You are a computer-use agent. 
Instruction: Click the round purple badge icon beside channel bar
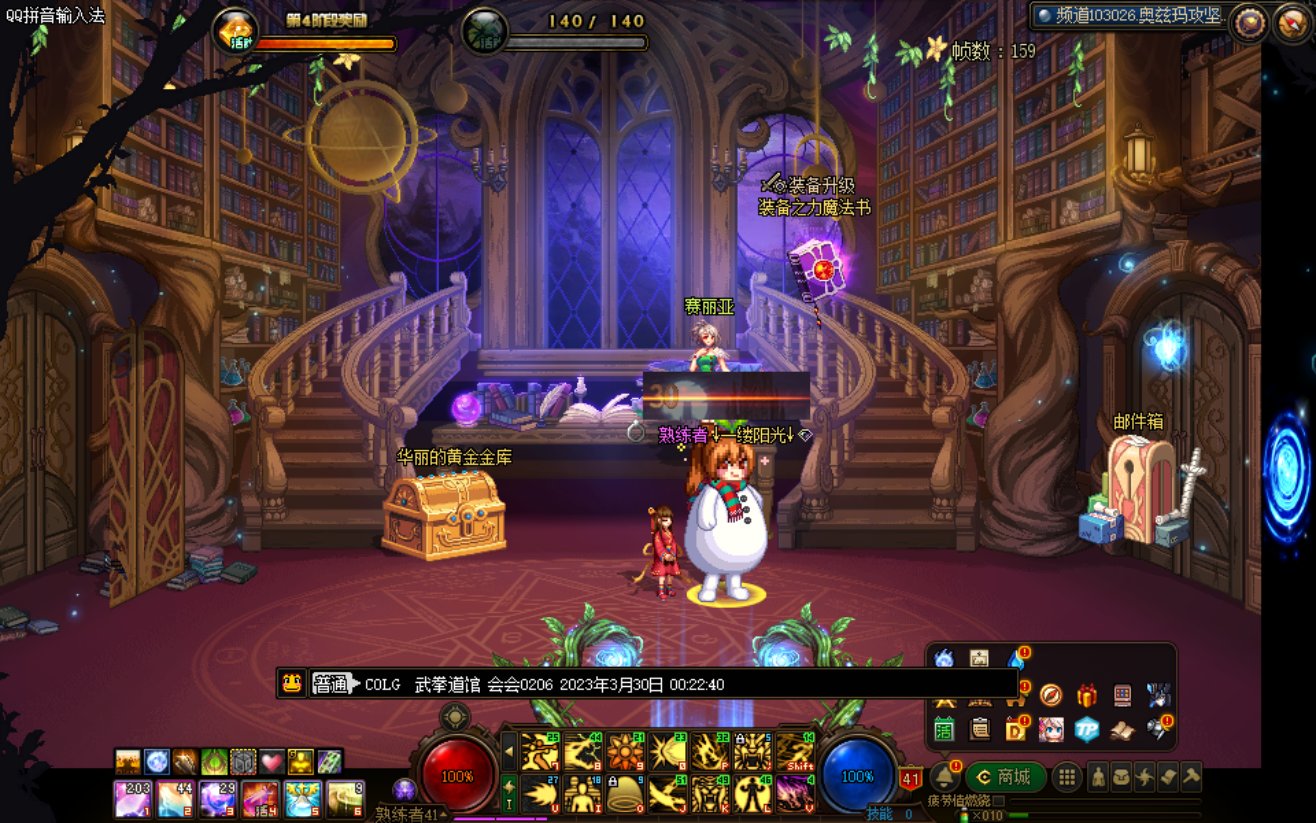[x=1248, y=23]
